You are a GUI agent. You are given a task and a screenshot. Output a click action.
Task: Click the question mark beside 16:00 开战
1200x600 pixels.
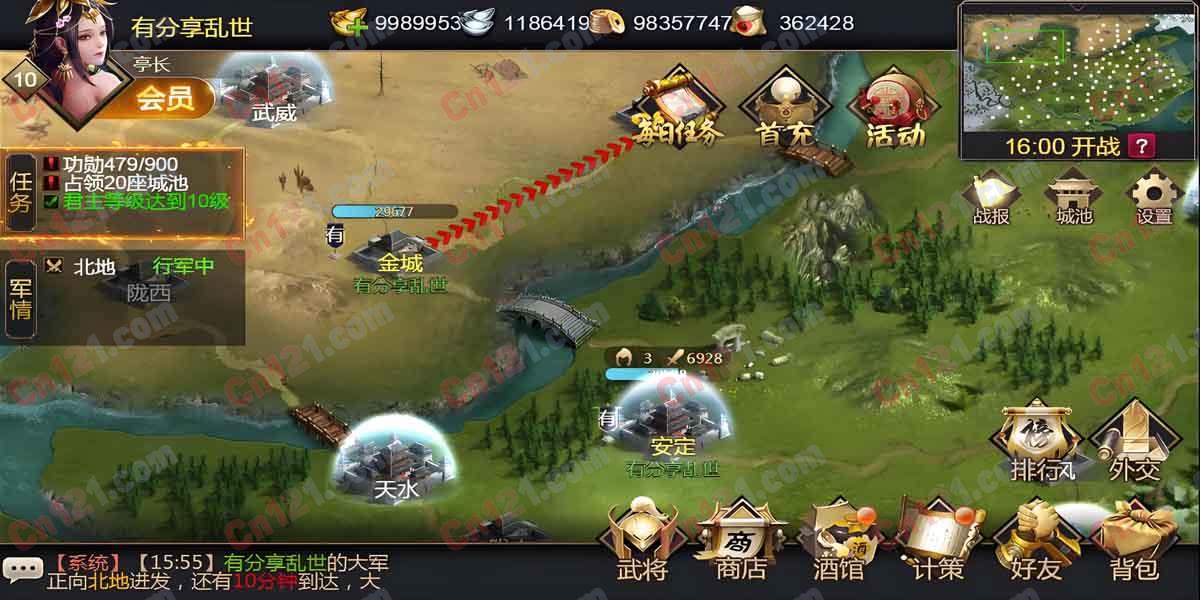pos(1140,146)
